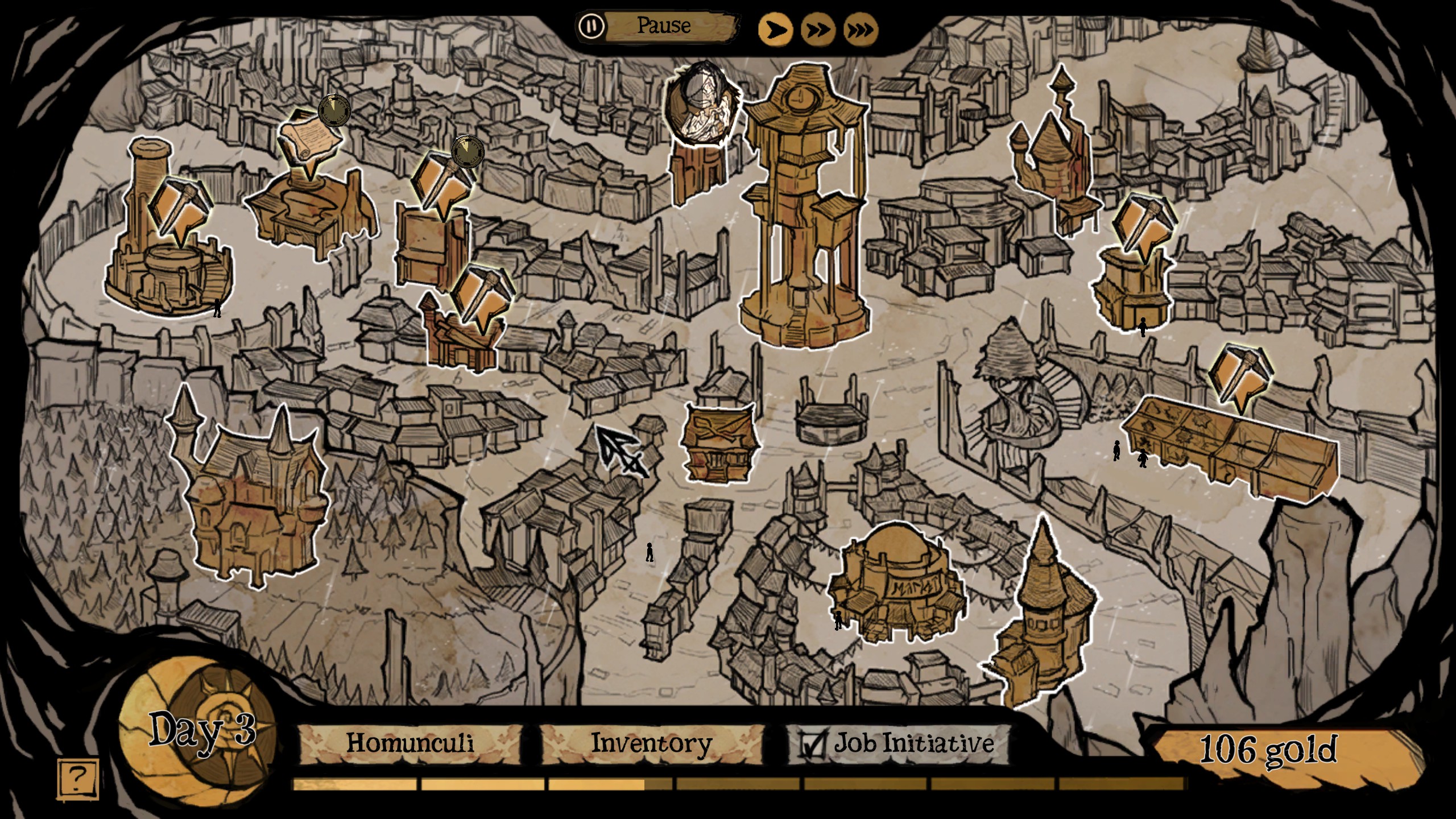Toggle the Job Initiative checkbox
The width and height of the screenshot is (1456, 819).
pyautogui.click(x=811, y=744)
